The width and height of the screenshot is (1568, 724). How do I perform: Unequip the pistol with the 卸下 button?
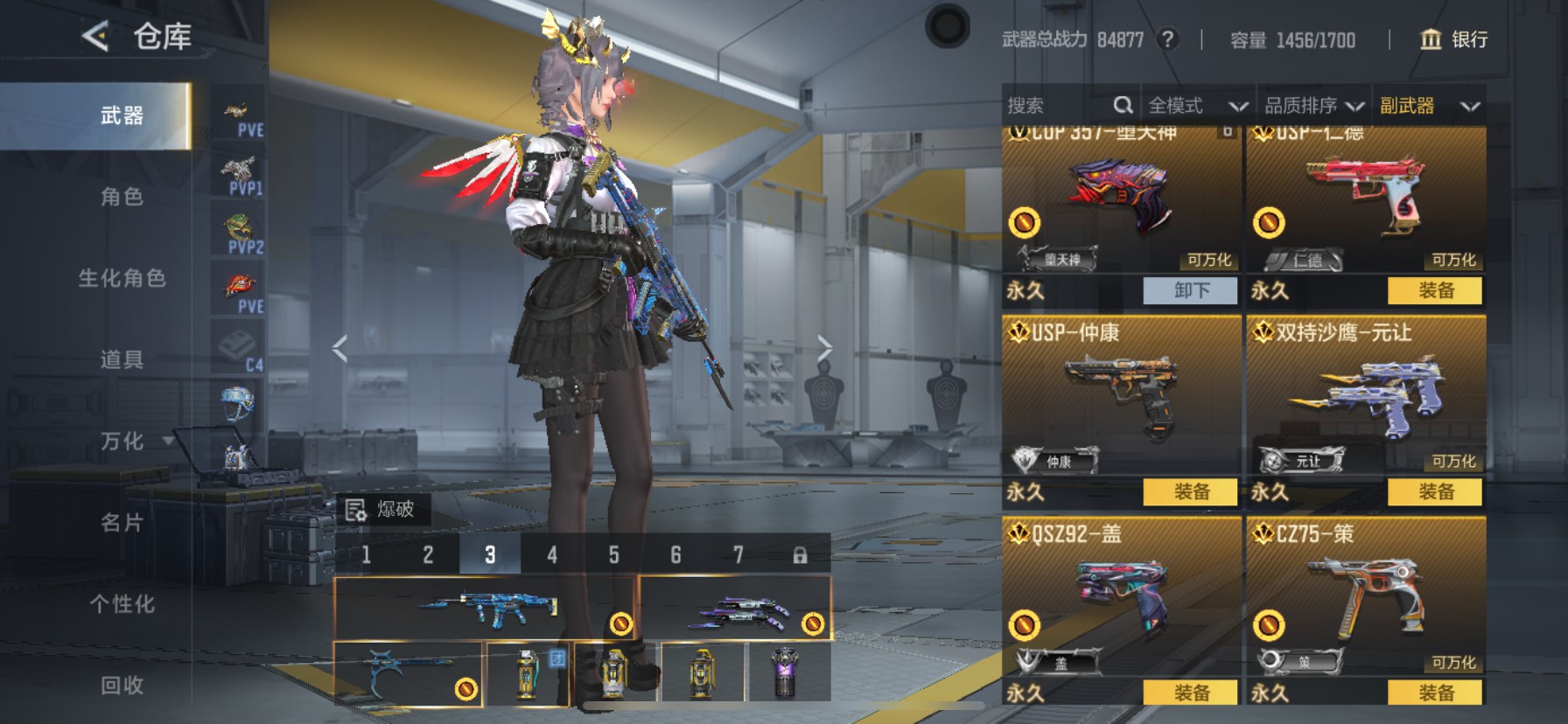coord(1191,290)
